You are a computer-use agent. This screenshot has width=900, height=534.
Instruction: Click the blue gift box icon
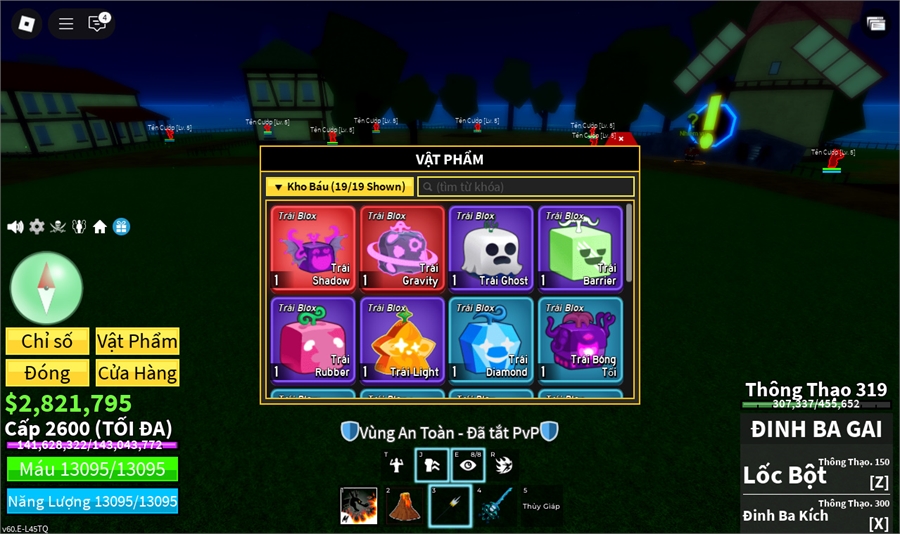click(x=121, y=227)
